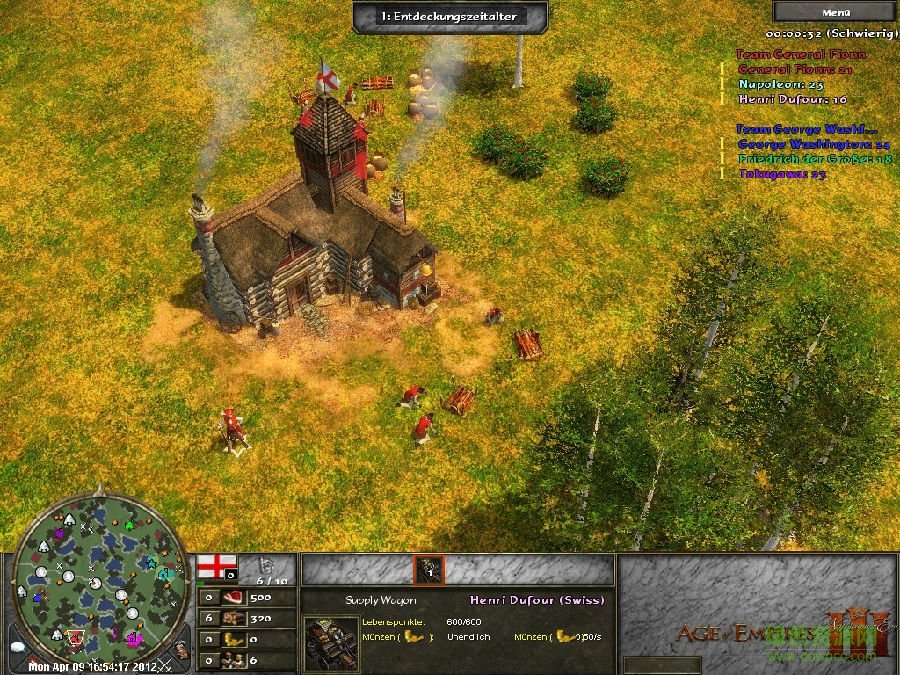The image size is (900, 675).
Task: Click the circular minimap
Action: point(99,574)
